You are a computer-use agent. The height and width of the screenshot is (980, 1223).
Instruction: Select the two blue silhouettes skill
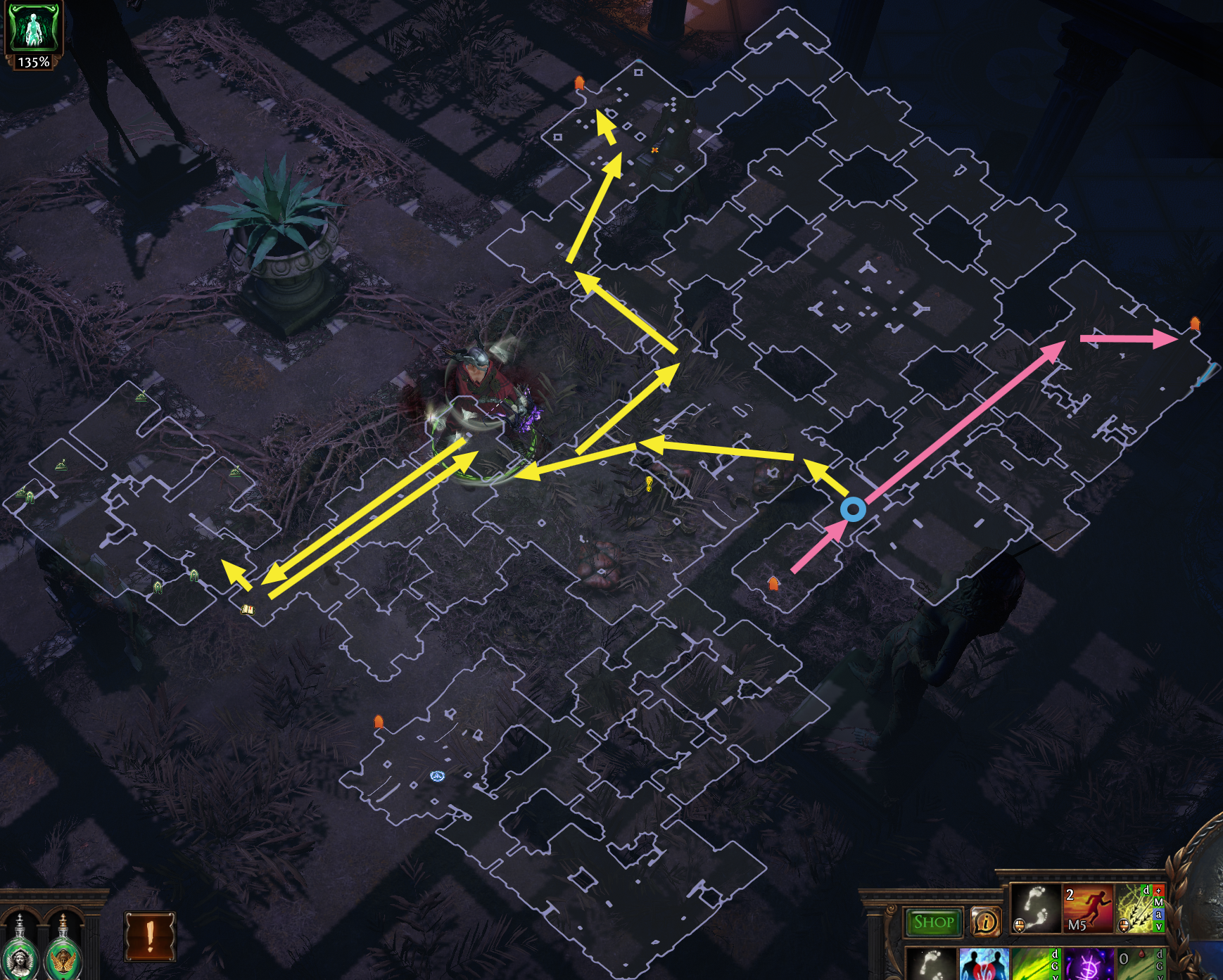click(983, 964)
